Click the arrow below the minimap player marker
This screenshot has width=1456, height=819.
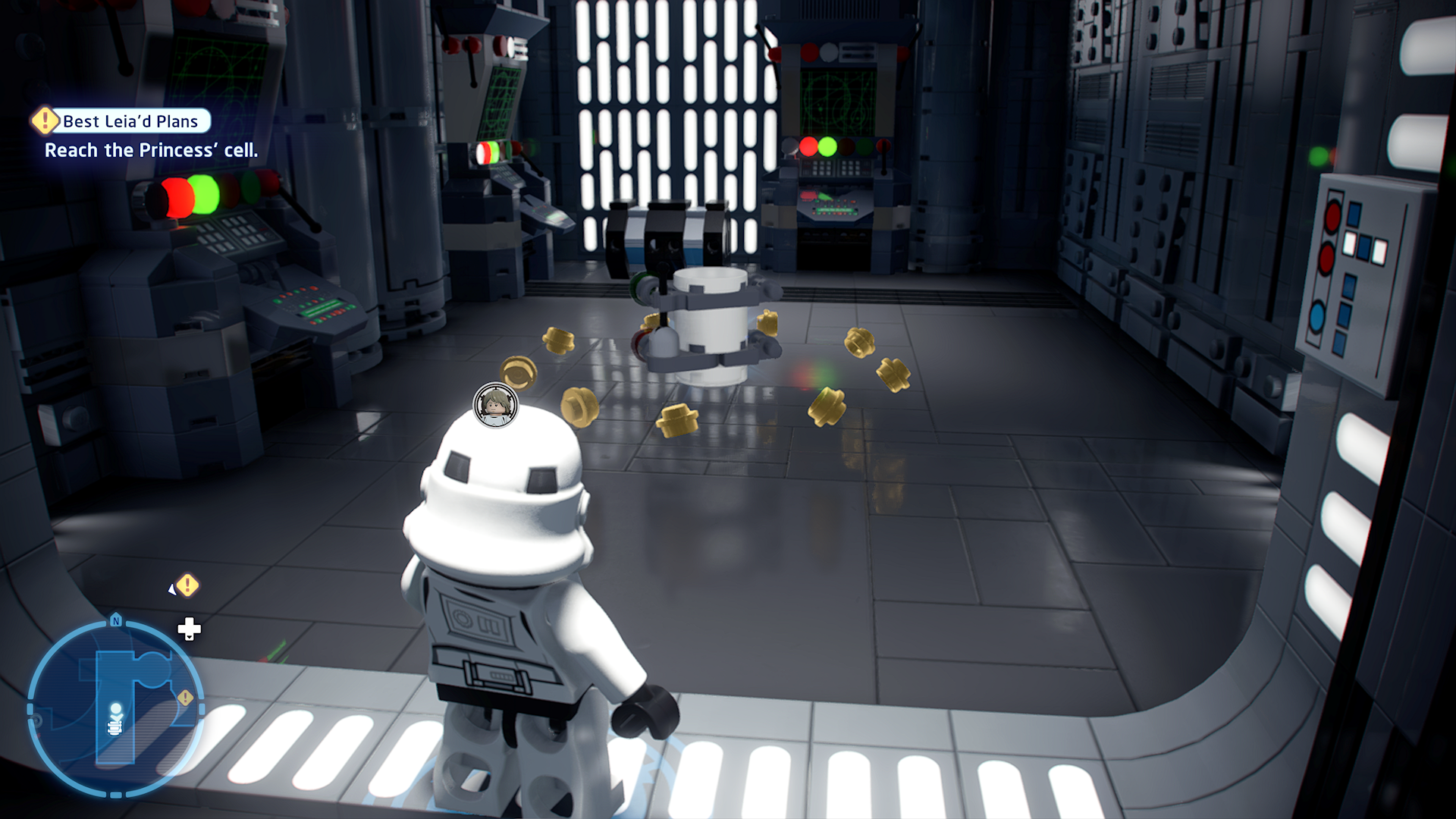point(117,717)
